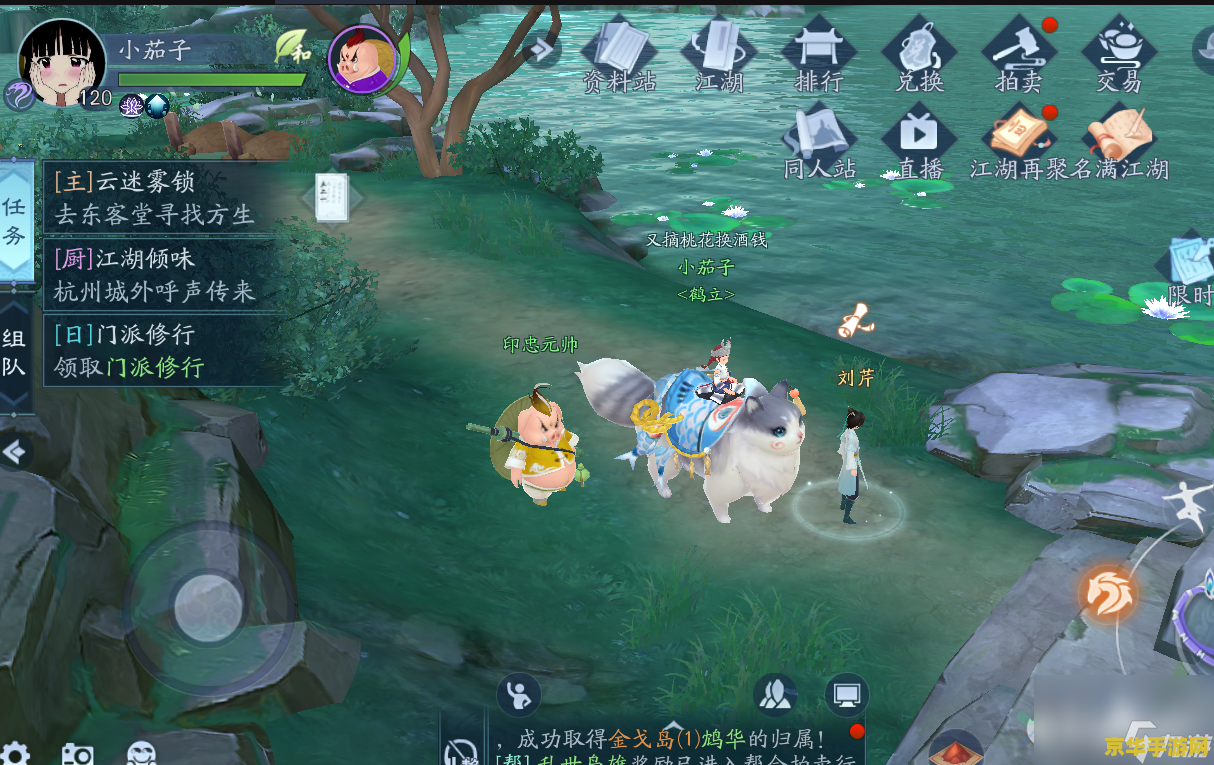This screenshot has height=765, width=1214.
Task: Select the 云迷雾锁 main quest entry
Action: (x=155, y=198)
